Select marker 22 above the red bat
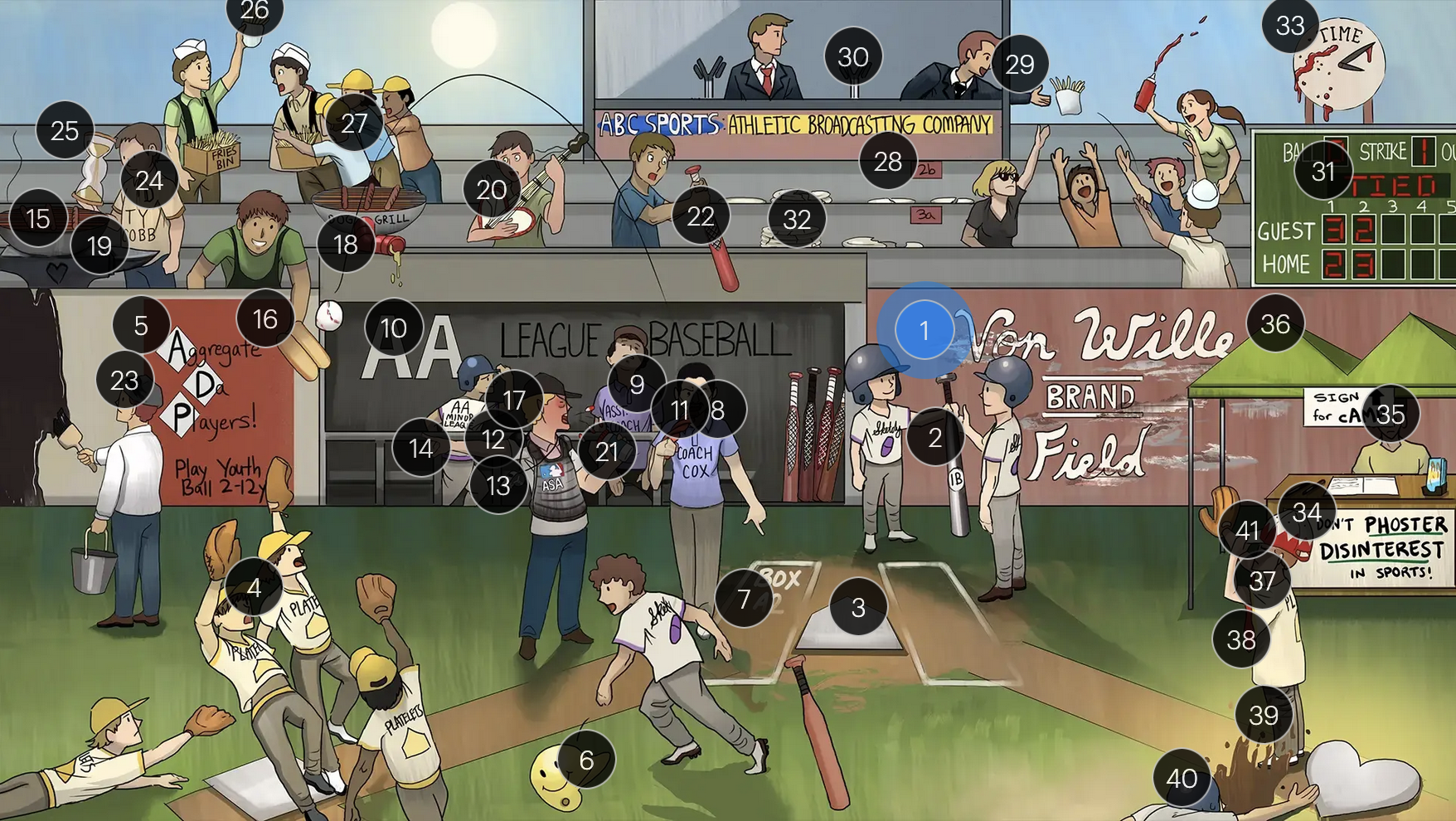This screenshot has height=821, width=1456. [701, 216]
